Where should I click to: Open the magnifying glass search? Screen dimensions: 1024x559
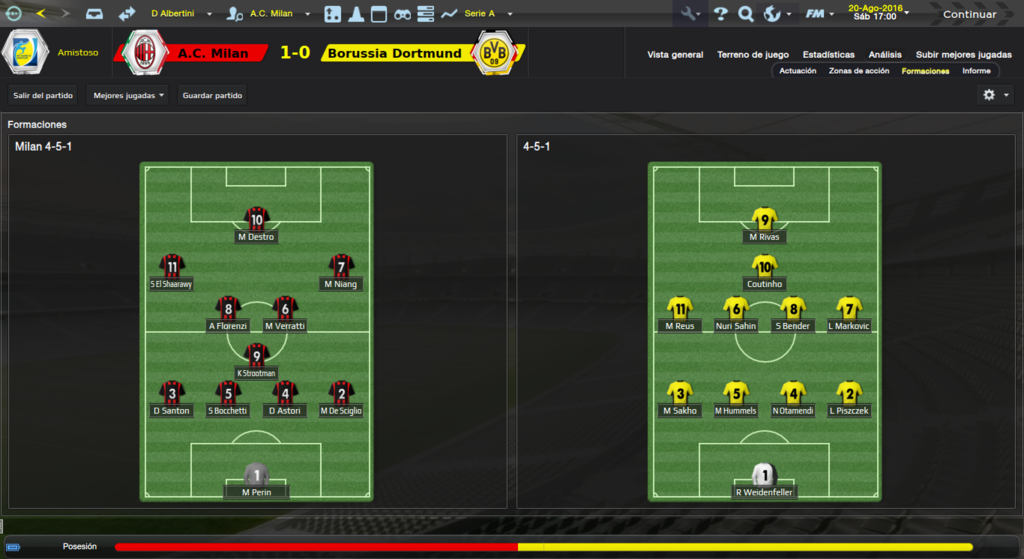pyautogui.click(x=746, y=14)
